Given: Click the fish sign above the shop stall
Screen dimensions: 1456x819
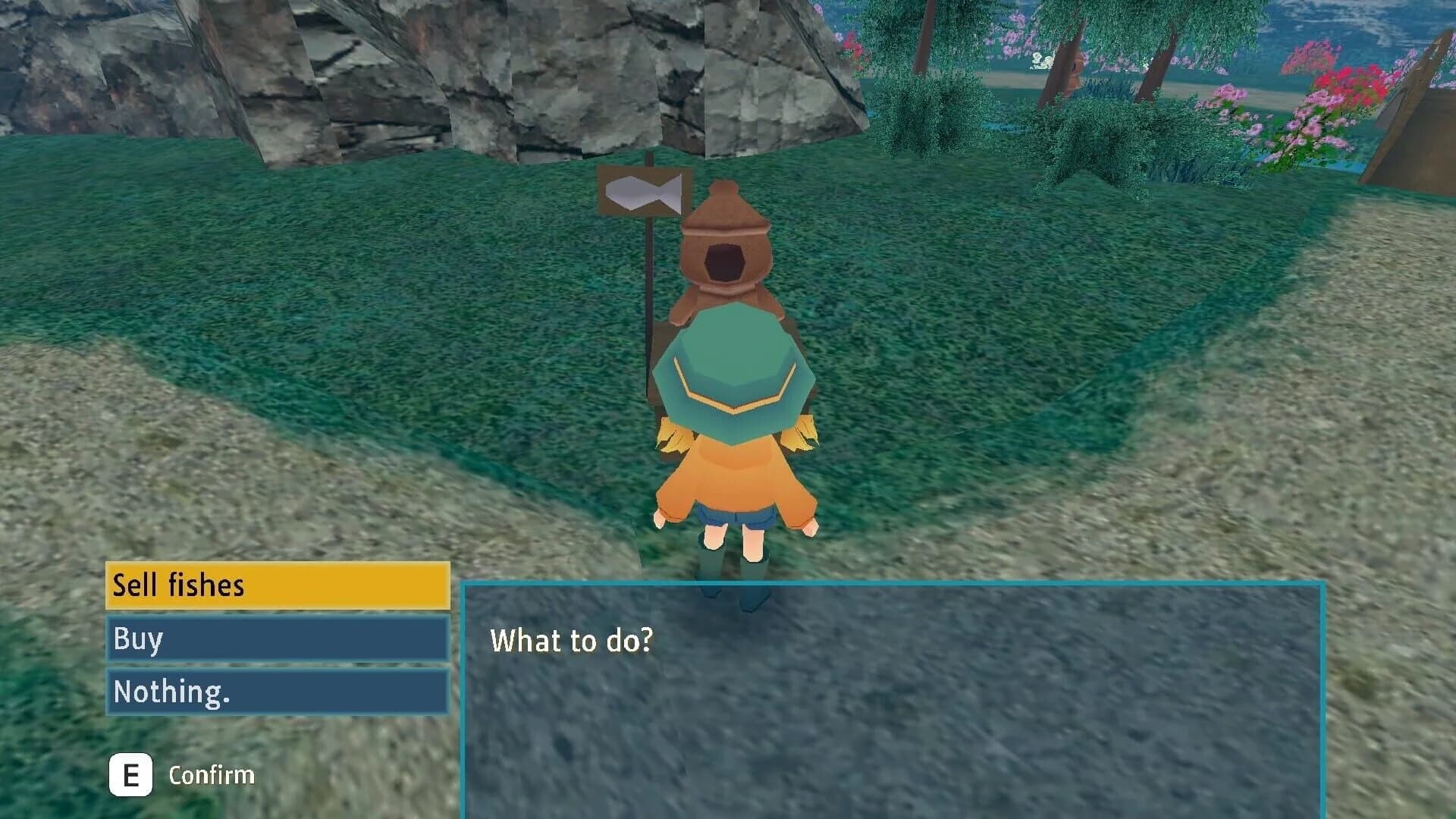Looking at the screenshot, I should click(643, 193).
